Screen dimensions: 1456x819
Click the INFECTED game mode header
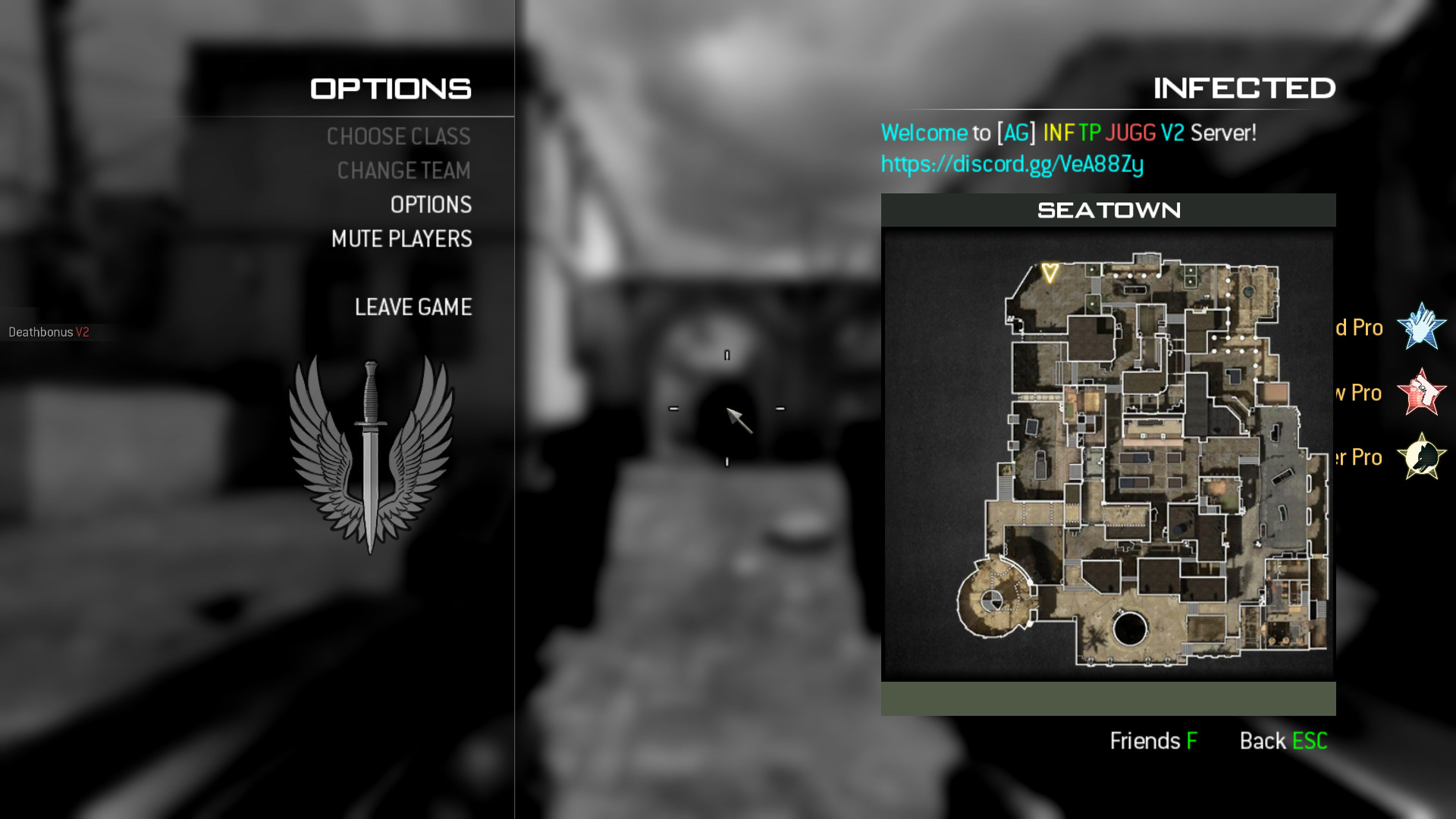(x=1244, y=87)
